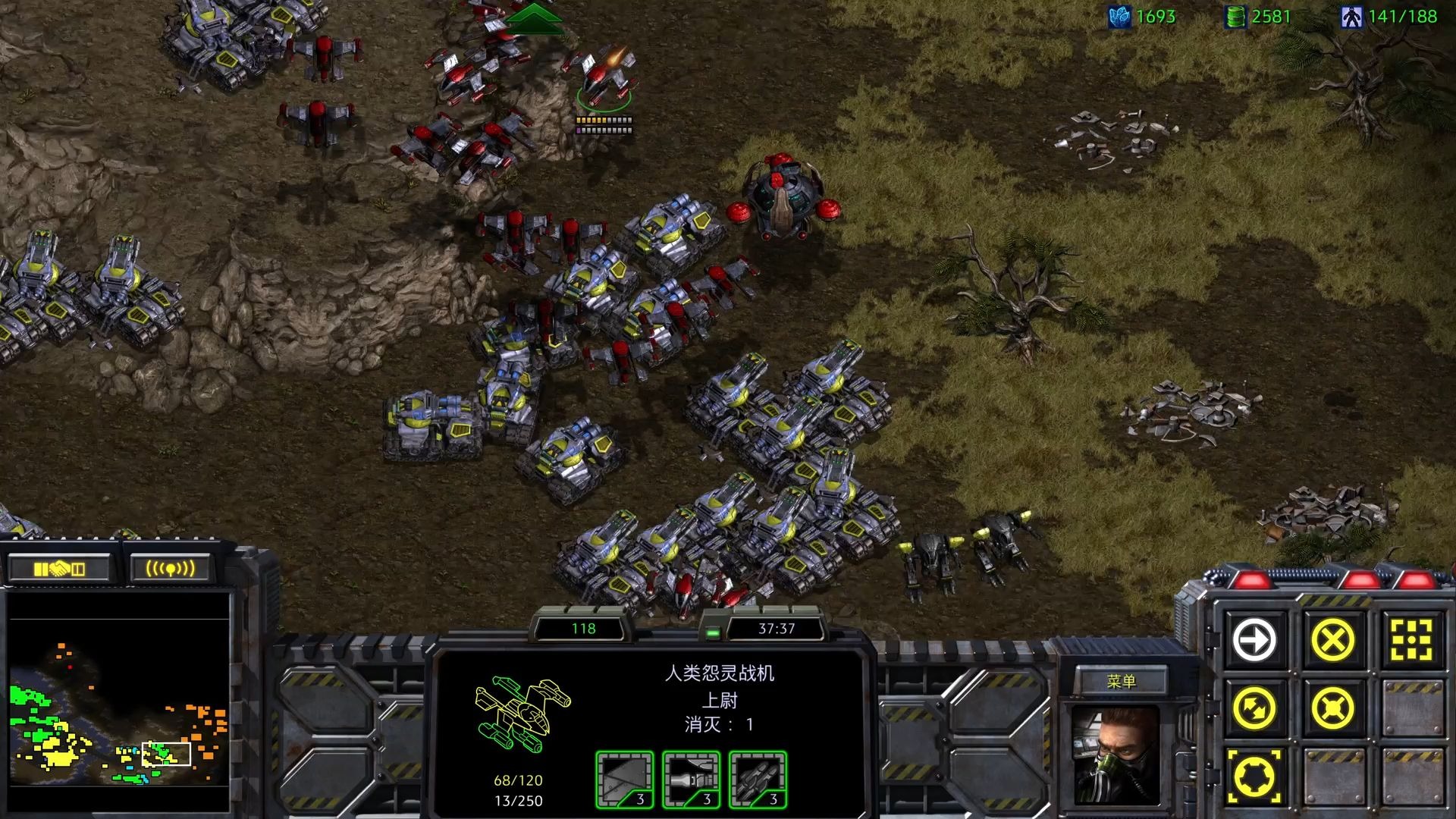Viewport: 1456px width, 819px height.
Task: Click the Move command arrow icon
Action: click(1255, 640)
